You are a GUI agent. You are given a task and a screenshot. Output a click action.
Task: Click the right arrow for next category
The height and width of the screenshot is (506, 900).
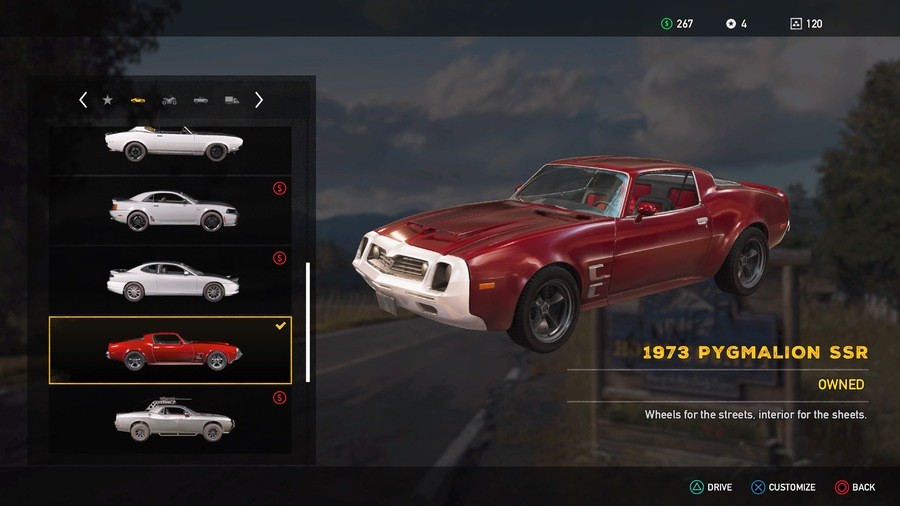tap(259, 100)
